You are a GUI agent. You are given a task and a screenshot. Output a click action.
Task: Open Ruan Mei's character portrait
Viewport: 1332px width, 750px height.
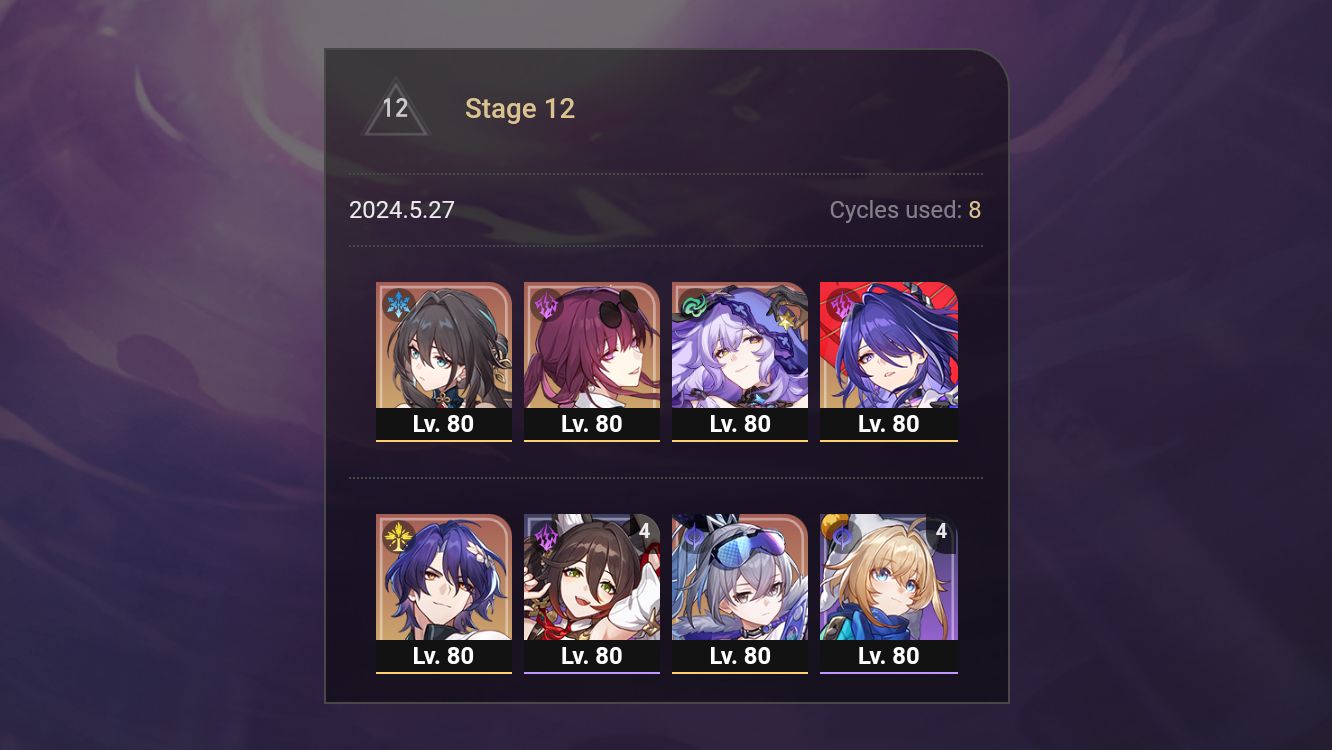click(444, 345)
